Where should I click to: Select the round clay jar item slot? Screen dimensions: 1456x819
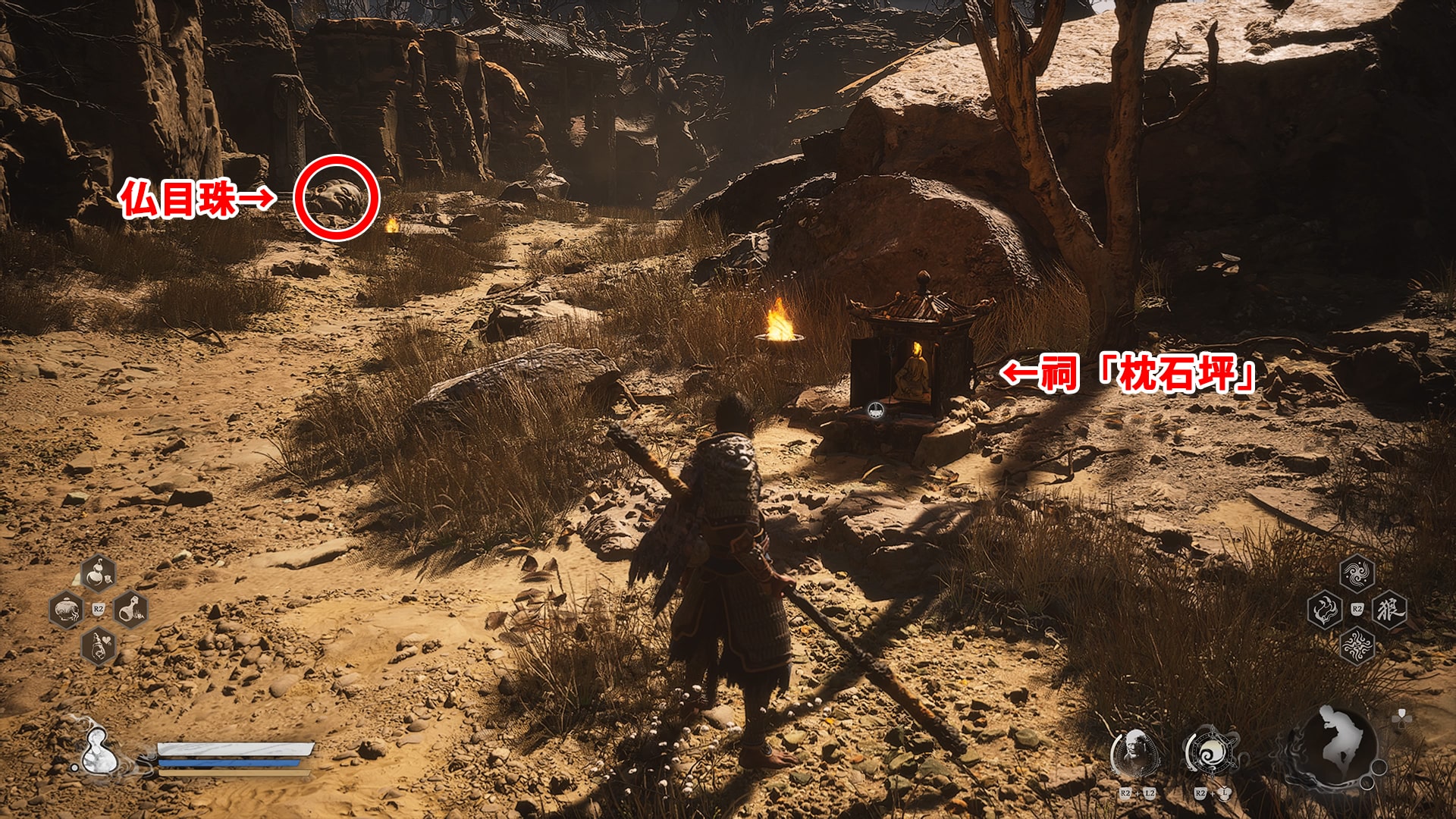(66, 609)
